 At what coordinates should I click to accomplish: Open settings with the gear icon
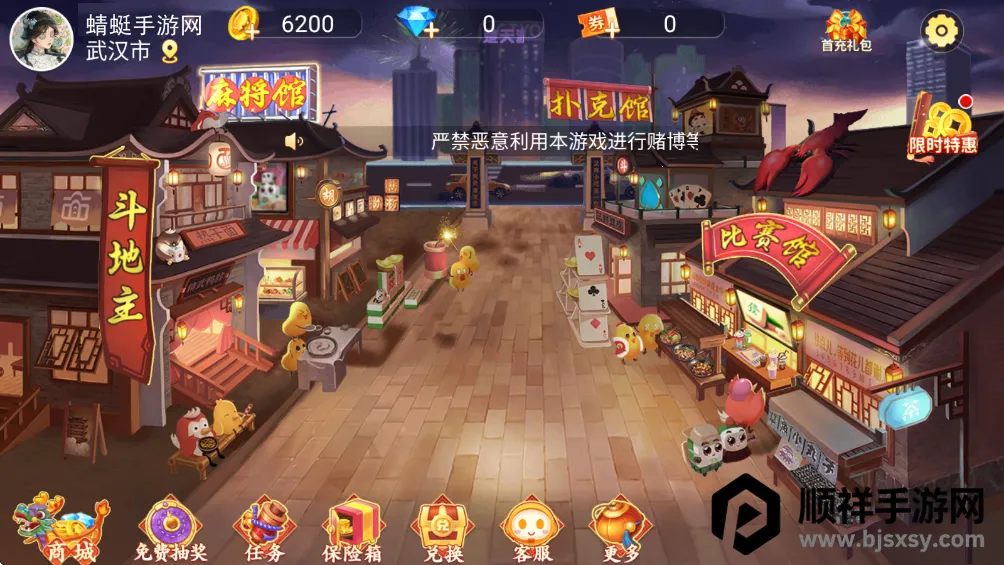(x=940, y=31)
